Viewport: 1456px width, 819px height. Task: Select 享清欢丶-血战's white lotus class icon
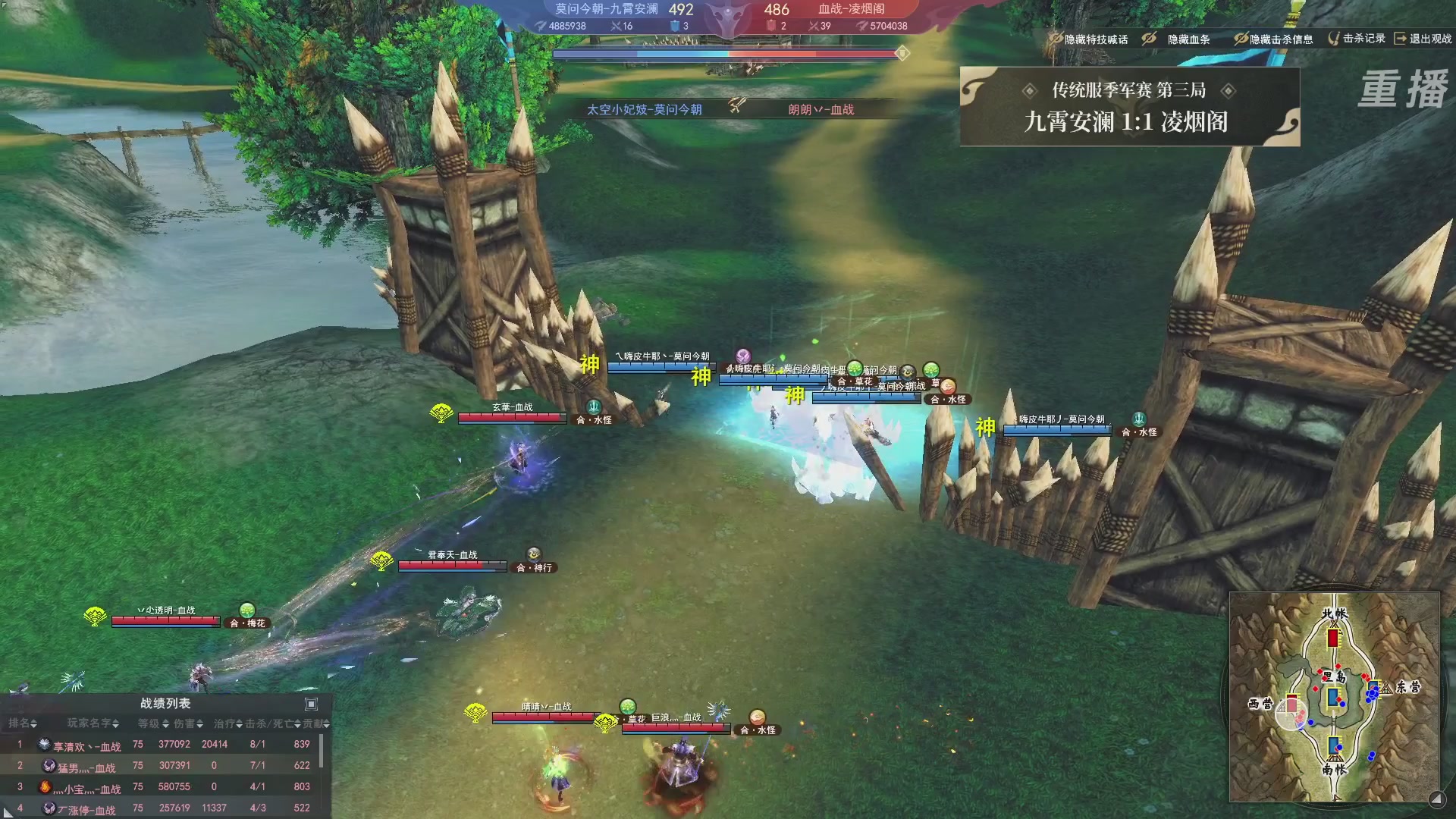45,744
